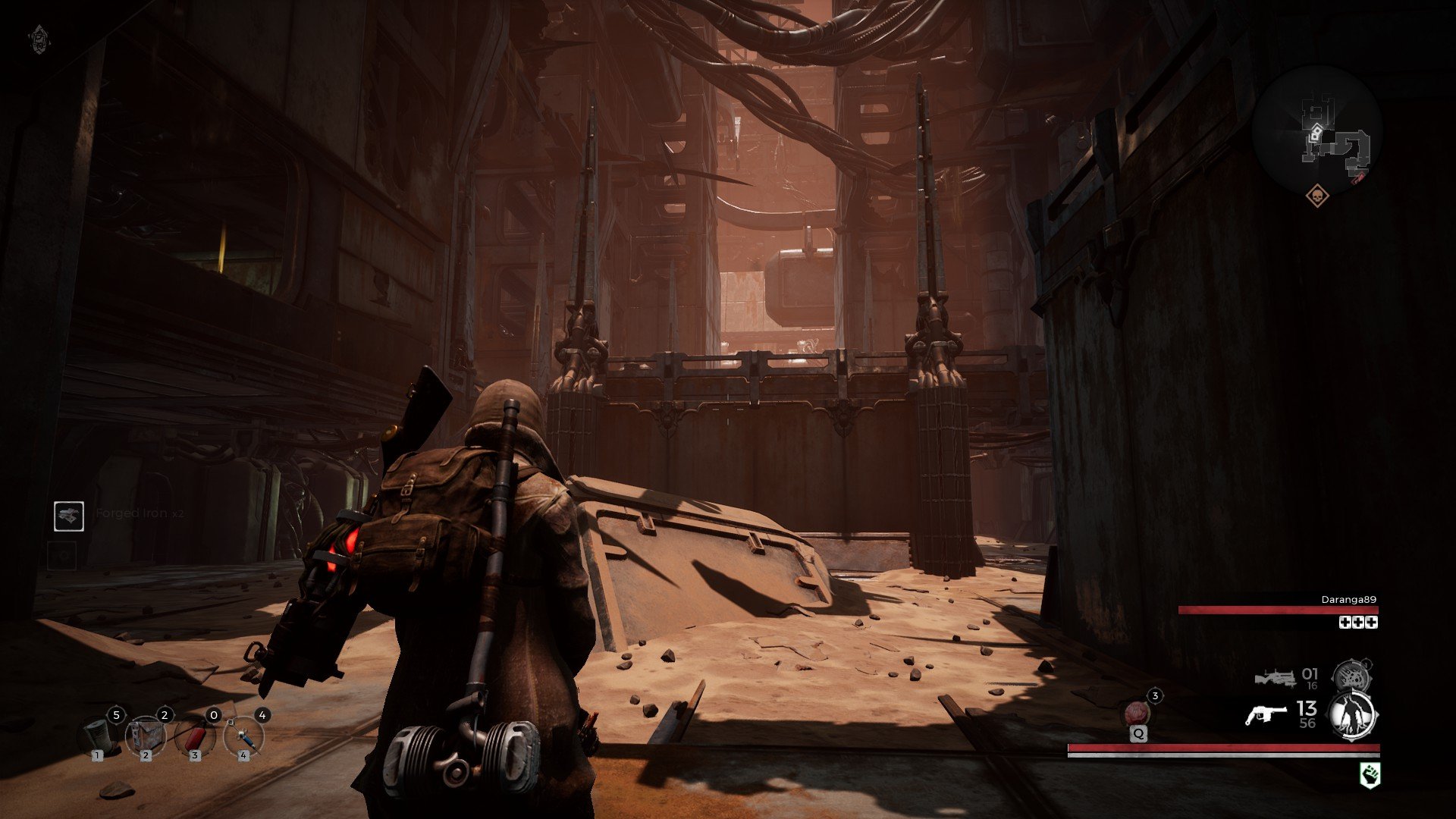1456x819 pixels.
Task: Click the long gun icon showing 01/16 ammo
Action: pos(1274,677)
